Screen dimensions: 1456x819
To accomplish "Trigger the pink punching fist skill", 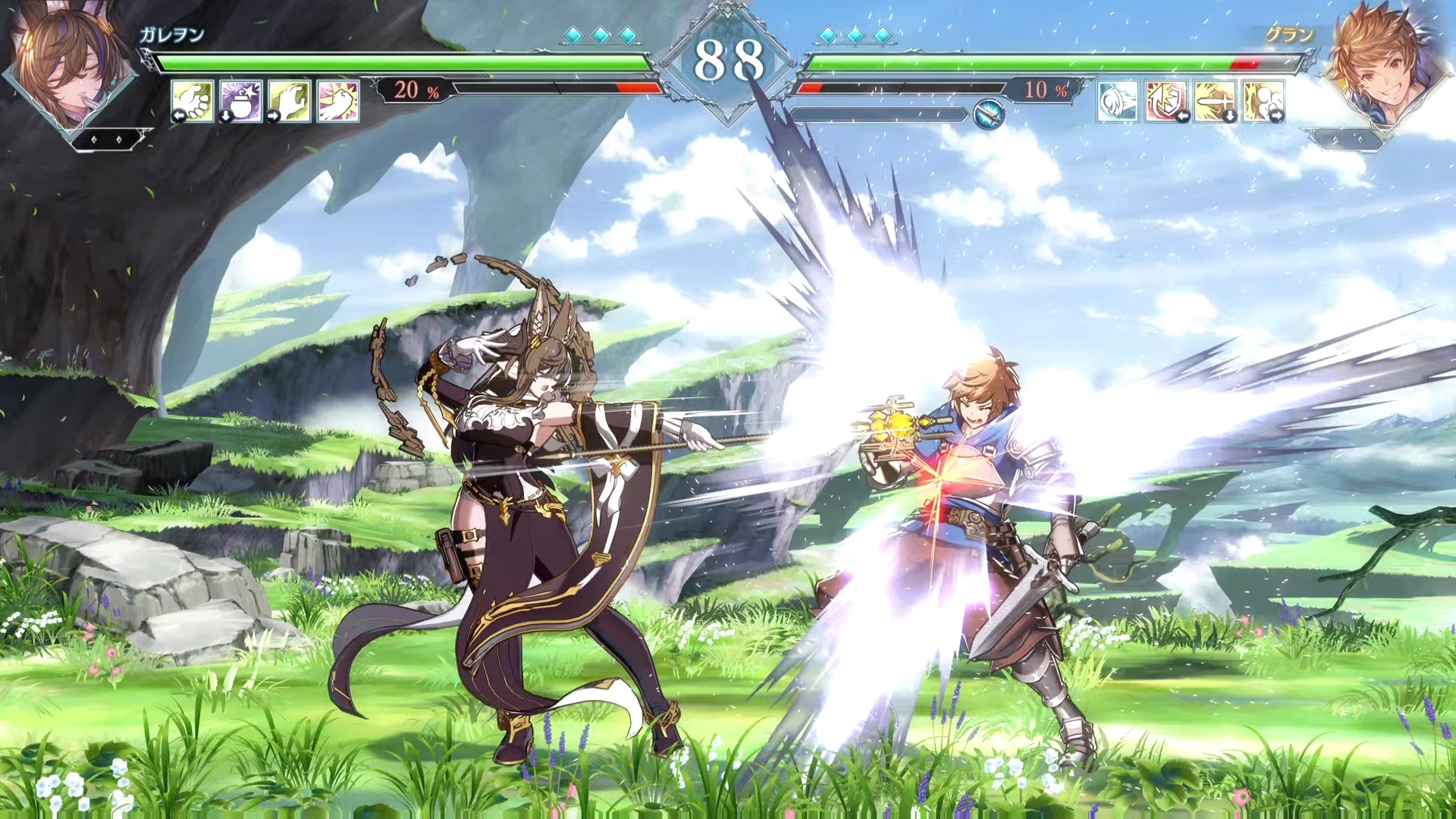I will pos(338,101).
